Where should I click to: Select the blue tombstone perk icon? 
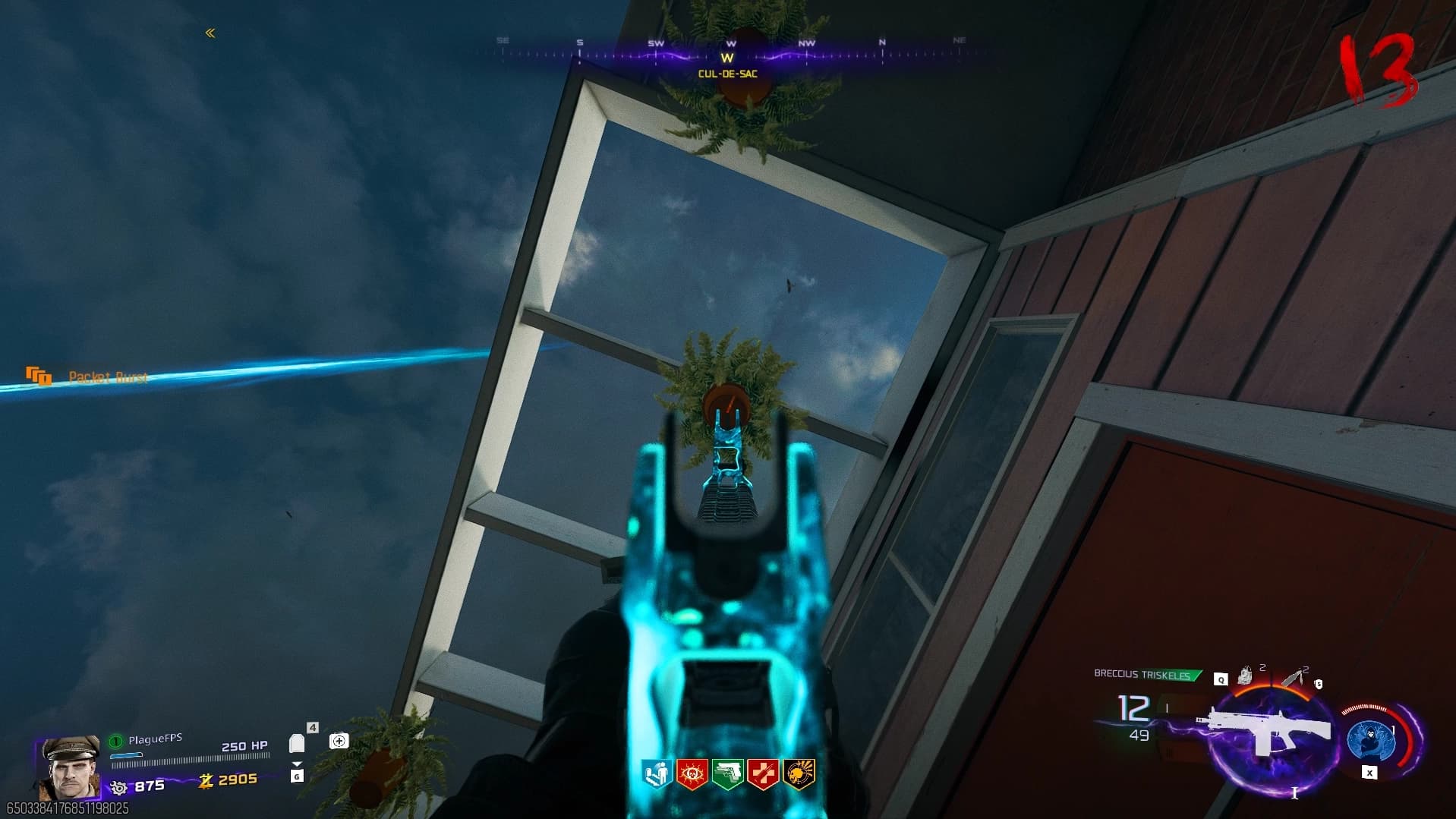657,775
